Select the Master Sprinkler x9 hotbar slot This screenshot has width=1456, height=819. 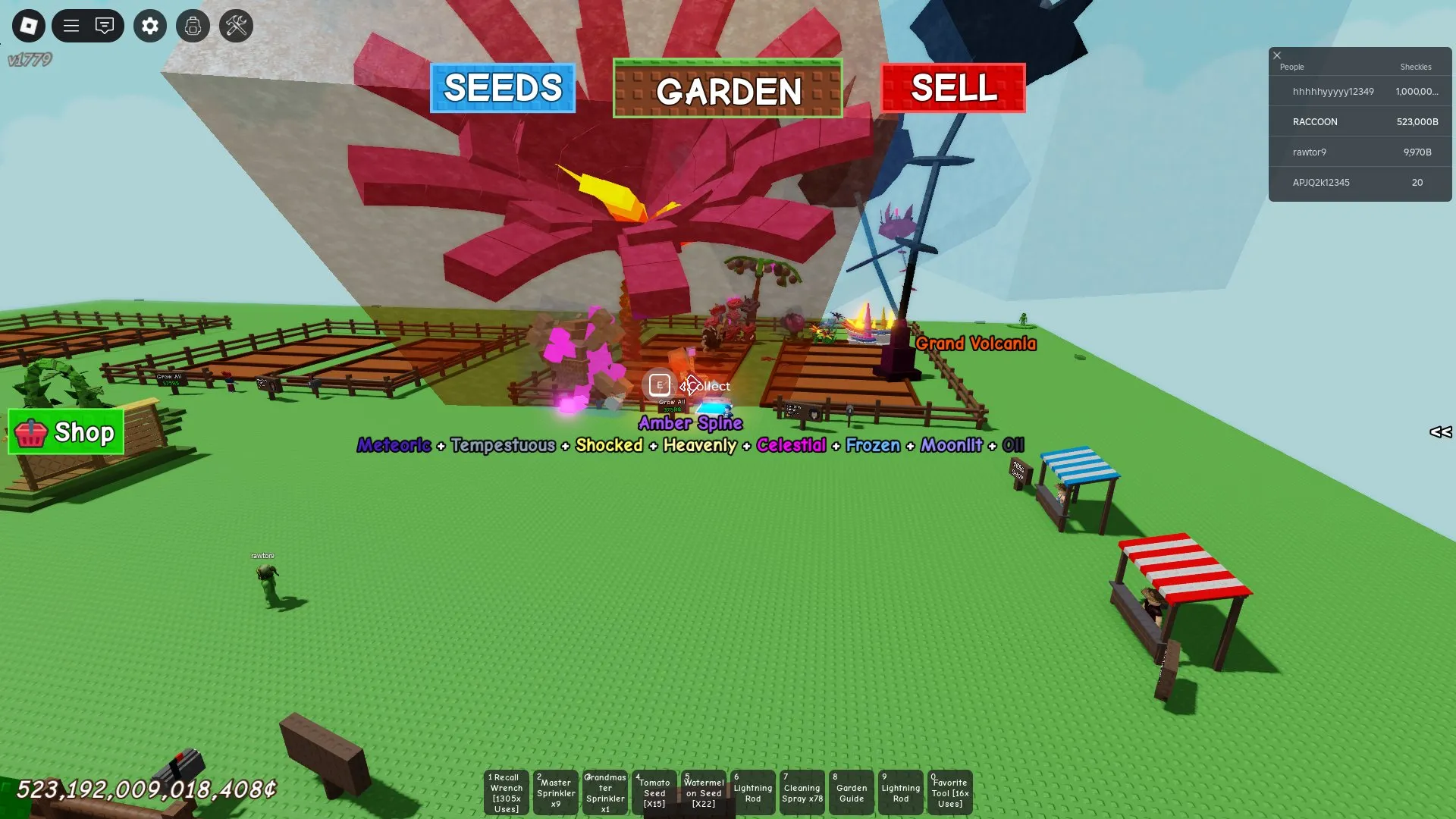[x=555, y=792]
